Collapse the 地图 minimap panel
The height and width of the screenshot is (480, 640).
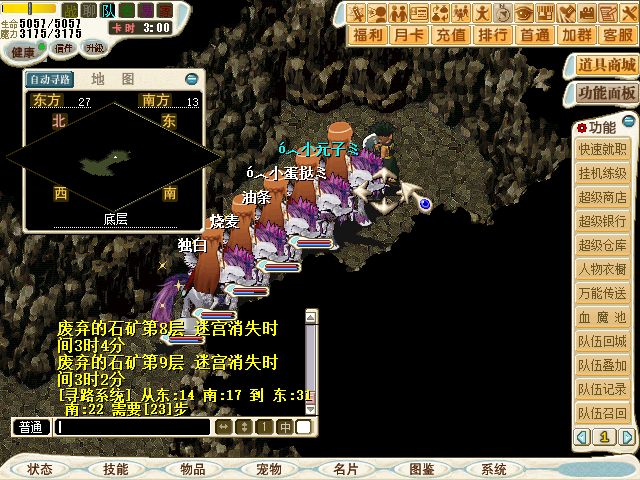tap(191, 78)
